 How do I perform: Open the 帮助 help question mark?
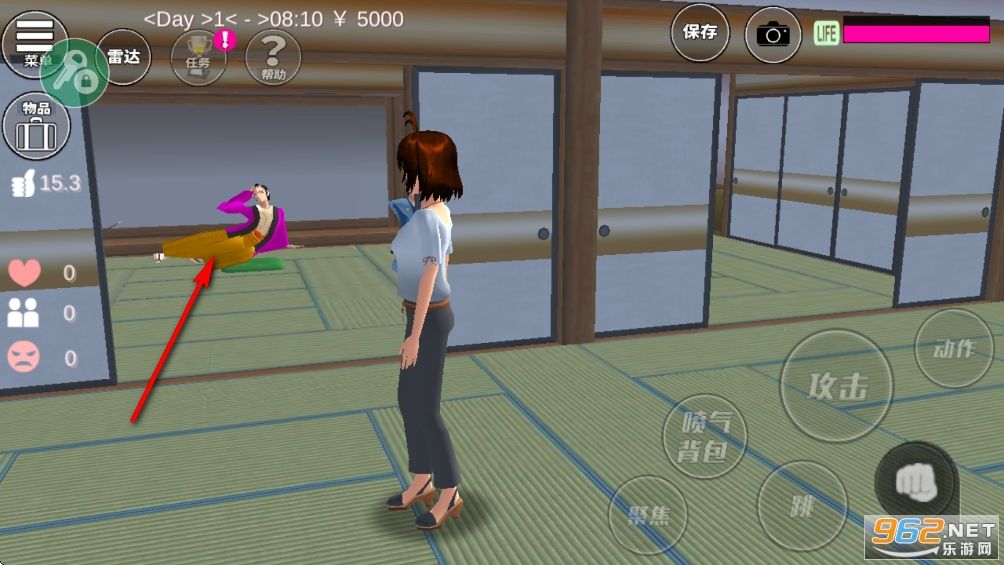[x=272, y=57]
